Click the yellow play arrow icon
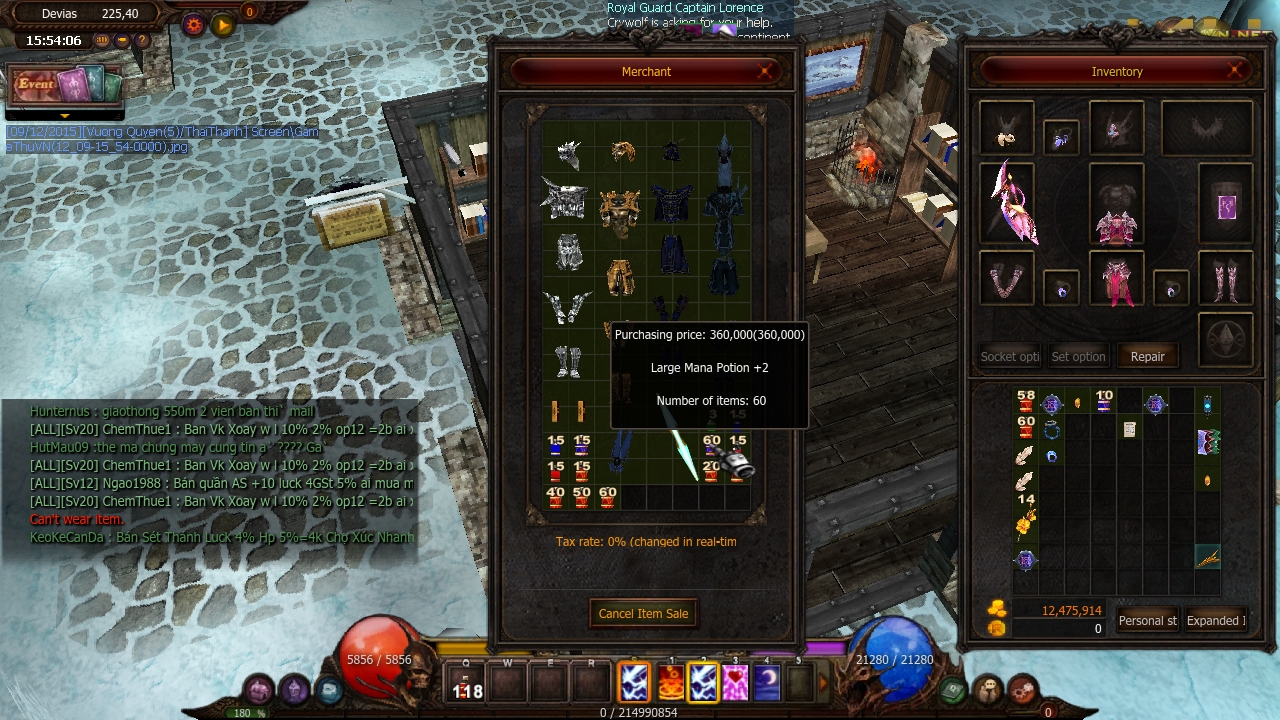 (223, 25)
